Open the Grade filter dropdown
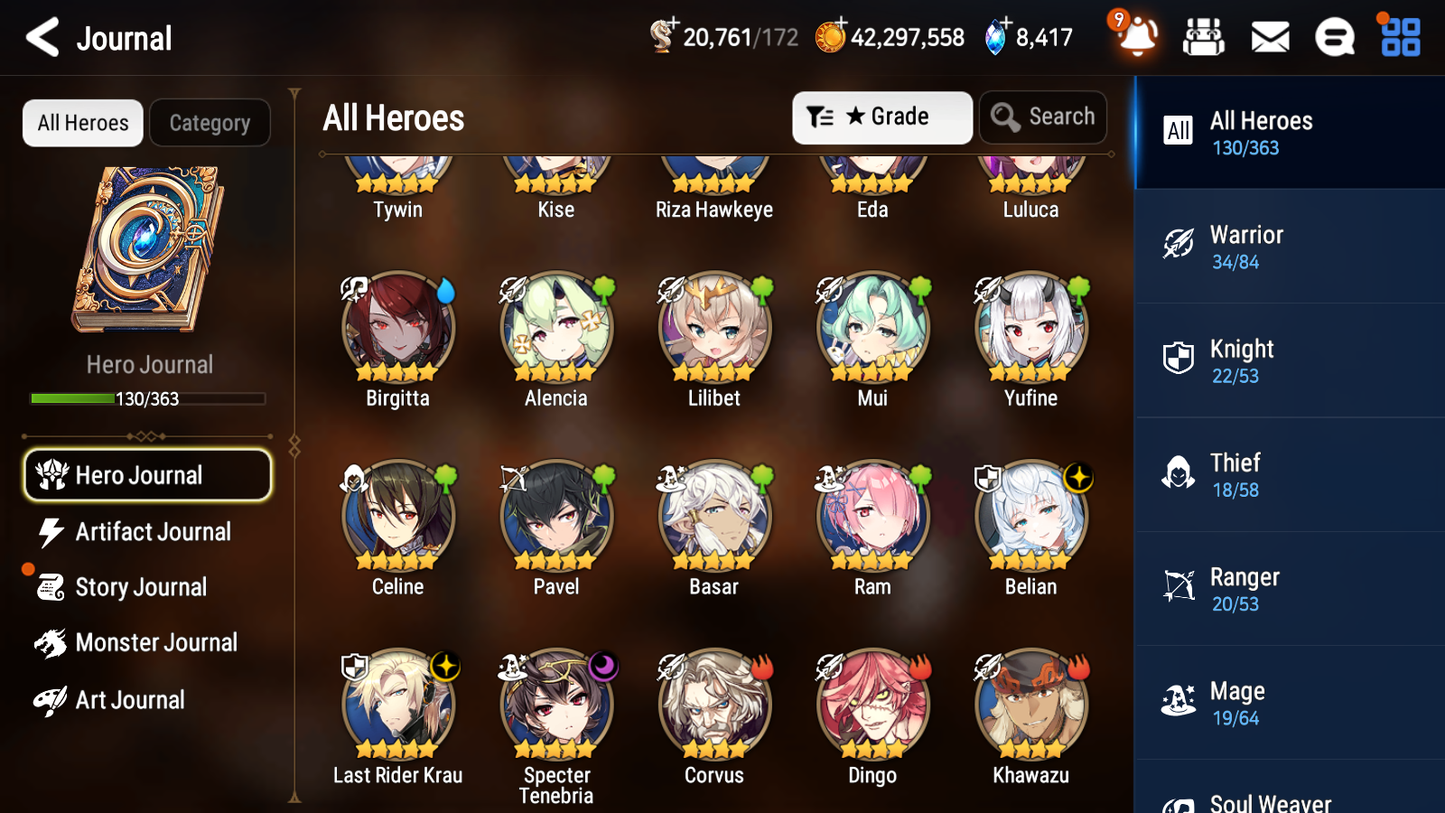 [x=882, y=117]
